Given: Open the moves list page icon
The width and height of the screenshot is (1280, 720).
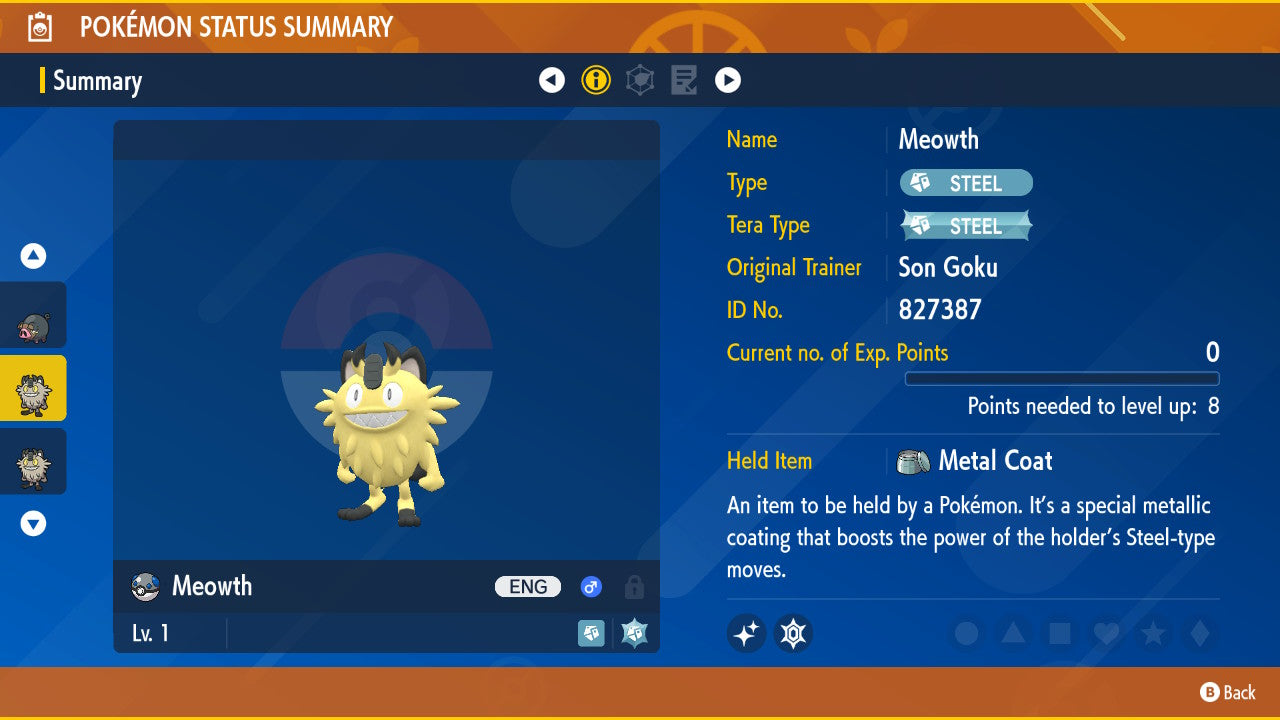Looking at the screenshot, I should 684,79.
